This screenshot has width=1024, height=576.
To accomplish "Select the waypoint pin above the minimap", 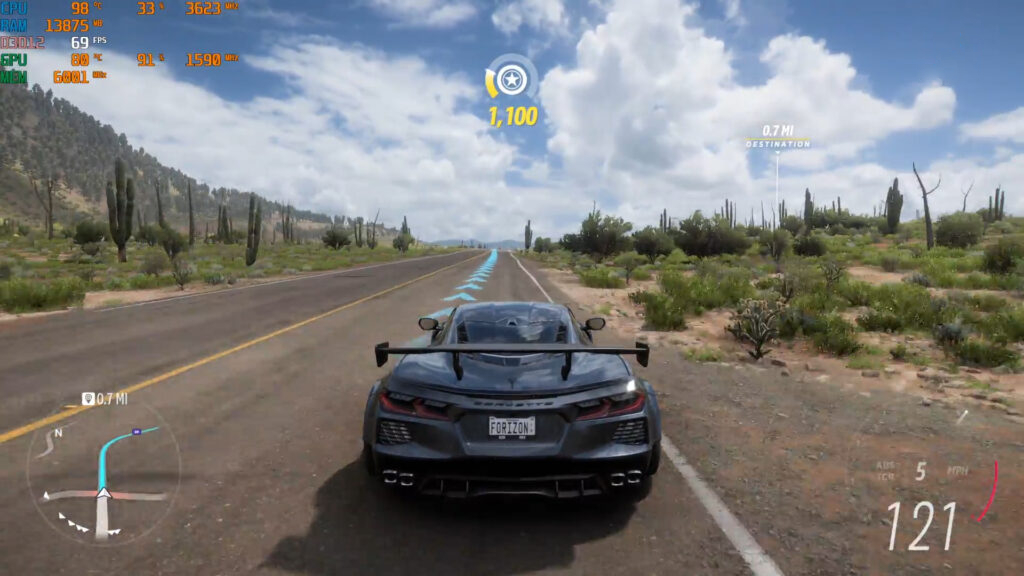I will [x=88, y=398].
